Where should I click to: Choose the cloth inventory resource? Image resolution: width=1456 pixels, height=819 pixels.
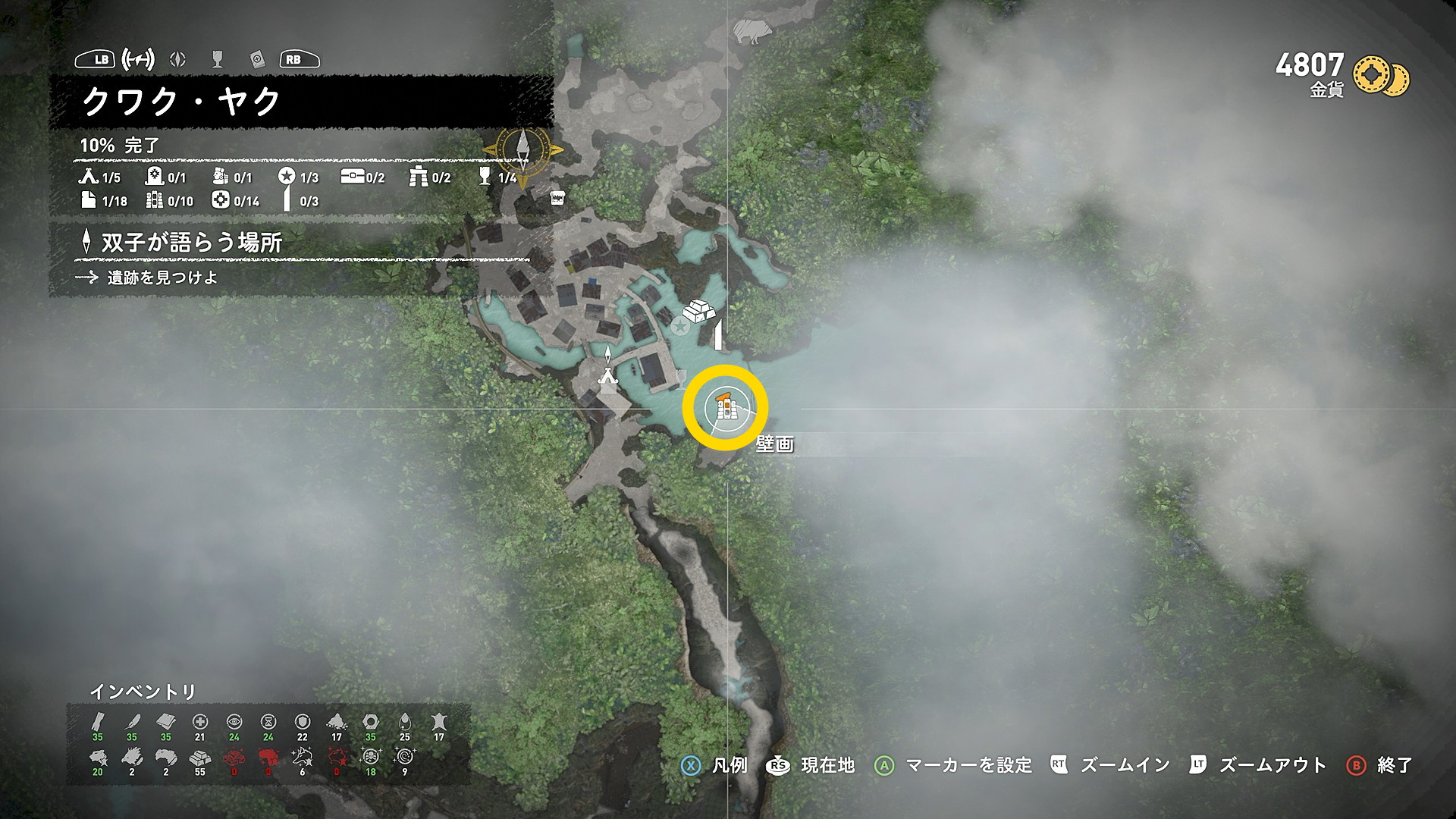(x=166, y=722)
